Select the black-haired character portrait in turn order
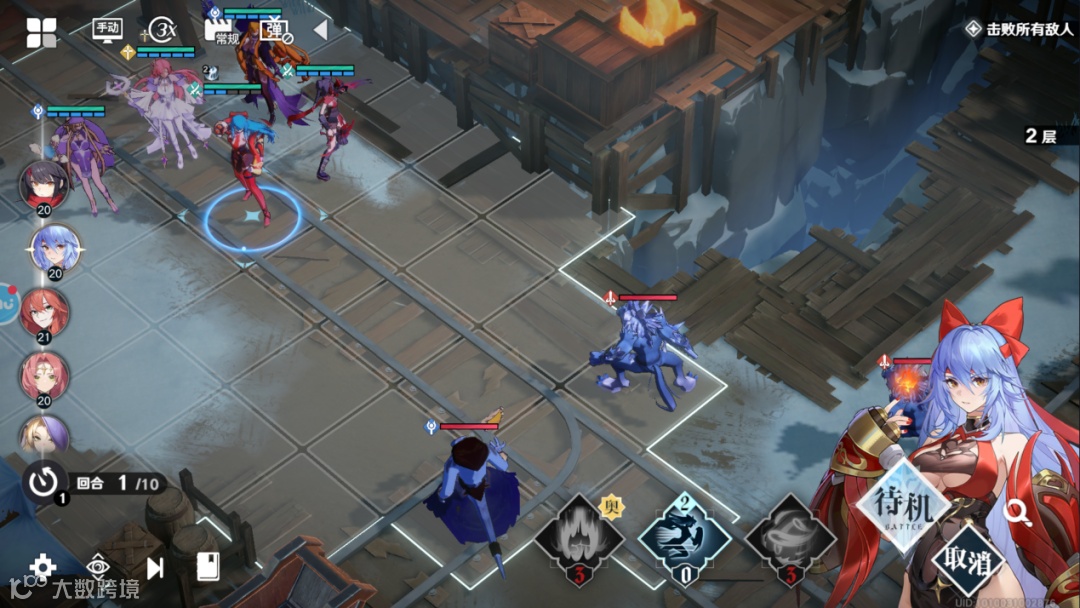Screen dimensions: 1080x608 (x=44, y=184)
